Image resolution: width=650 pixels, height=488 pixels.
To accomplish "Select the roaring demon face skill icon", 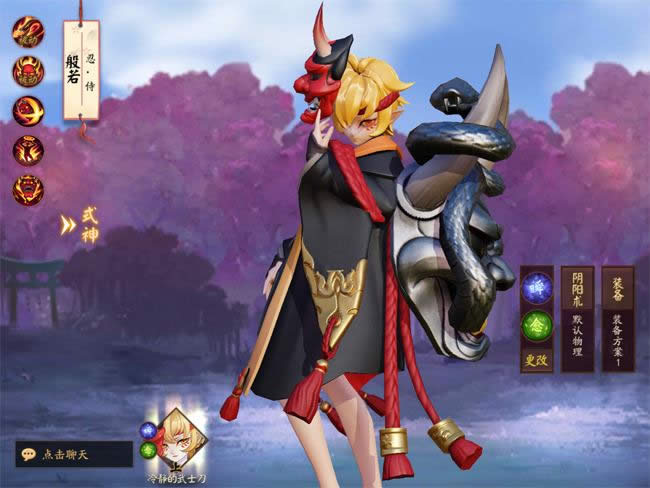I will pos(28,189).
